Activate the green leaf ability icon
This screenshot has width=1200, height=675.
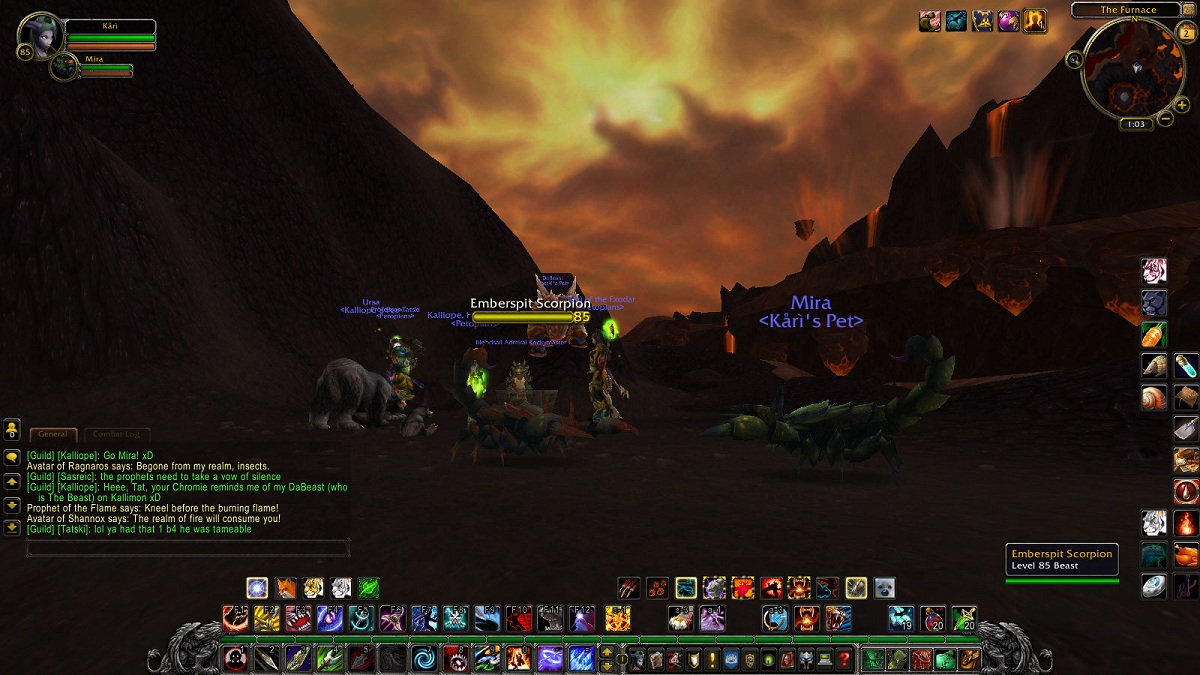pyautogui.click(x=369, y=588)
